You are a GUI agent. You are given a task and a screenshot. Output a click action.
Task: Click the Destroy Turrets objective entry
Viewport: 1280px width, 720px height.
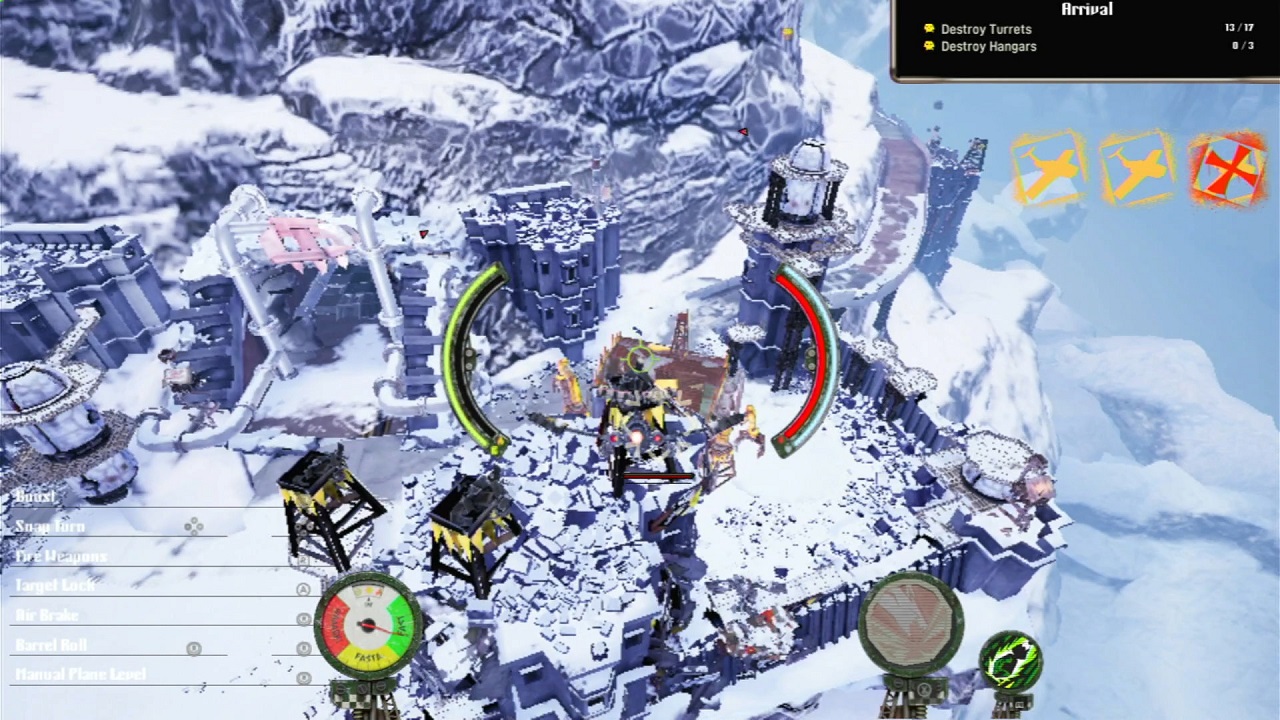986,29
